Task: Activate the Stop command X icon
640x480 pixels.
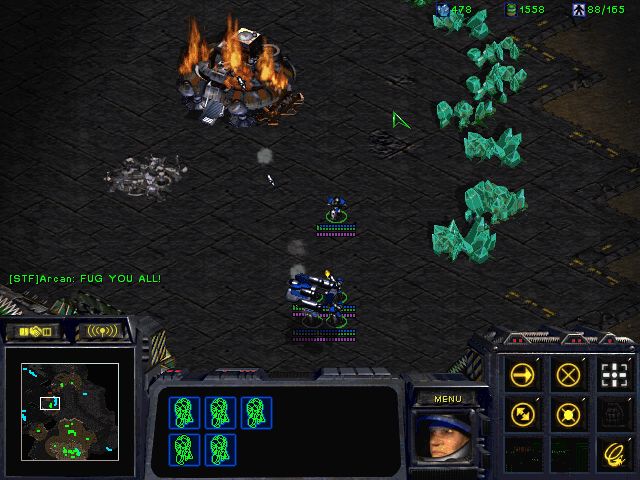Action: click(568, 375)
